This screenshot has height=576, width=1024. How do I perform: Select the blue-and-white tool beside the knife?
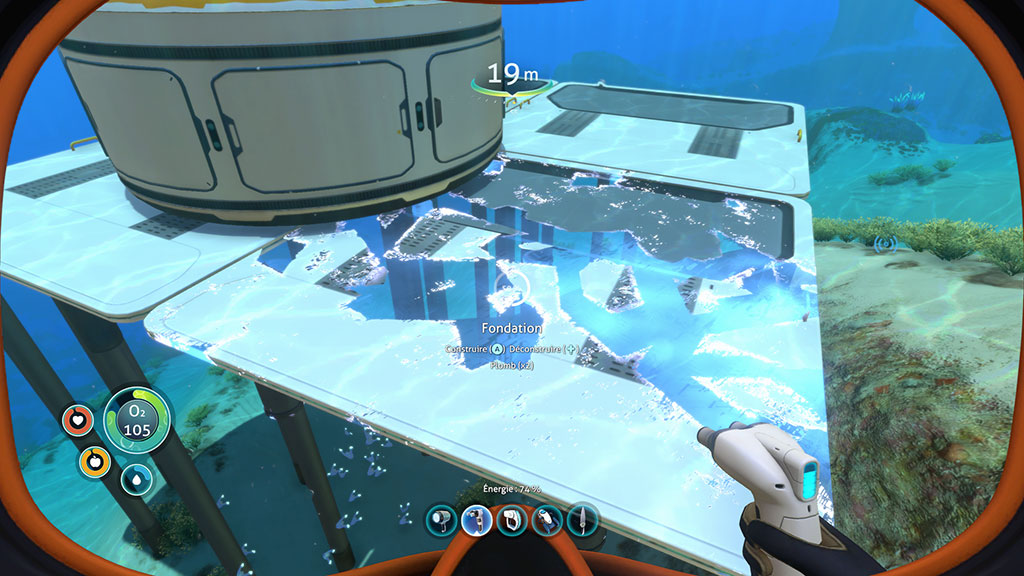point(547,520)
